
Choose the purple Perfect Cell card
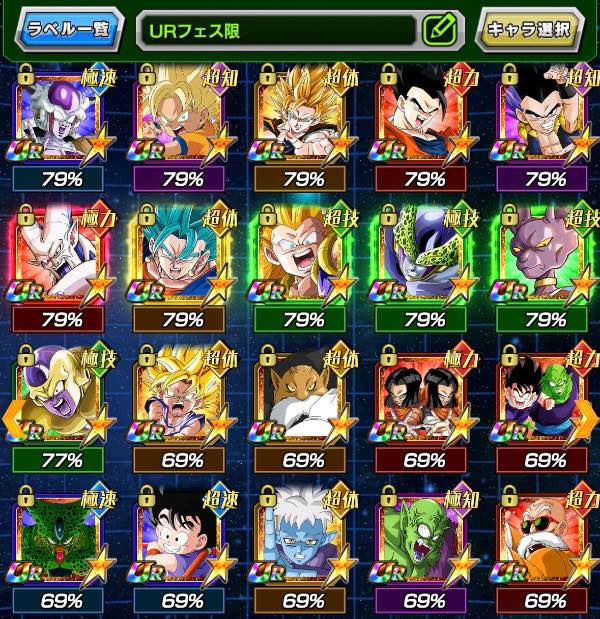pos(425,258)
